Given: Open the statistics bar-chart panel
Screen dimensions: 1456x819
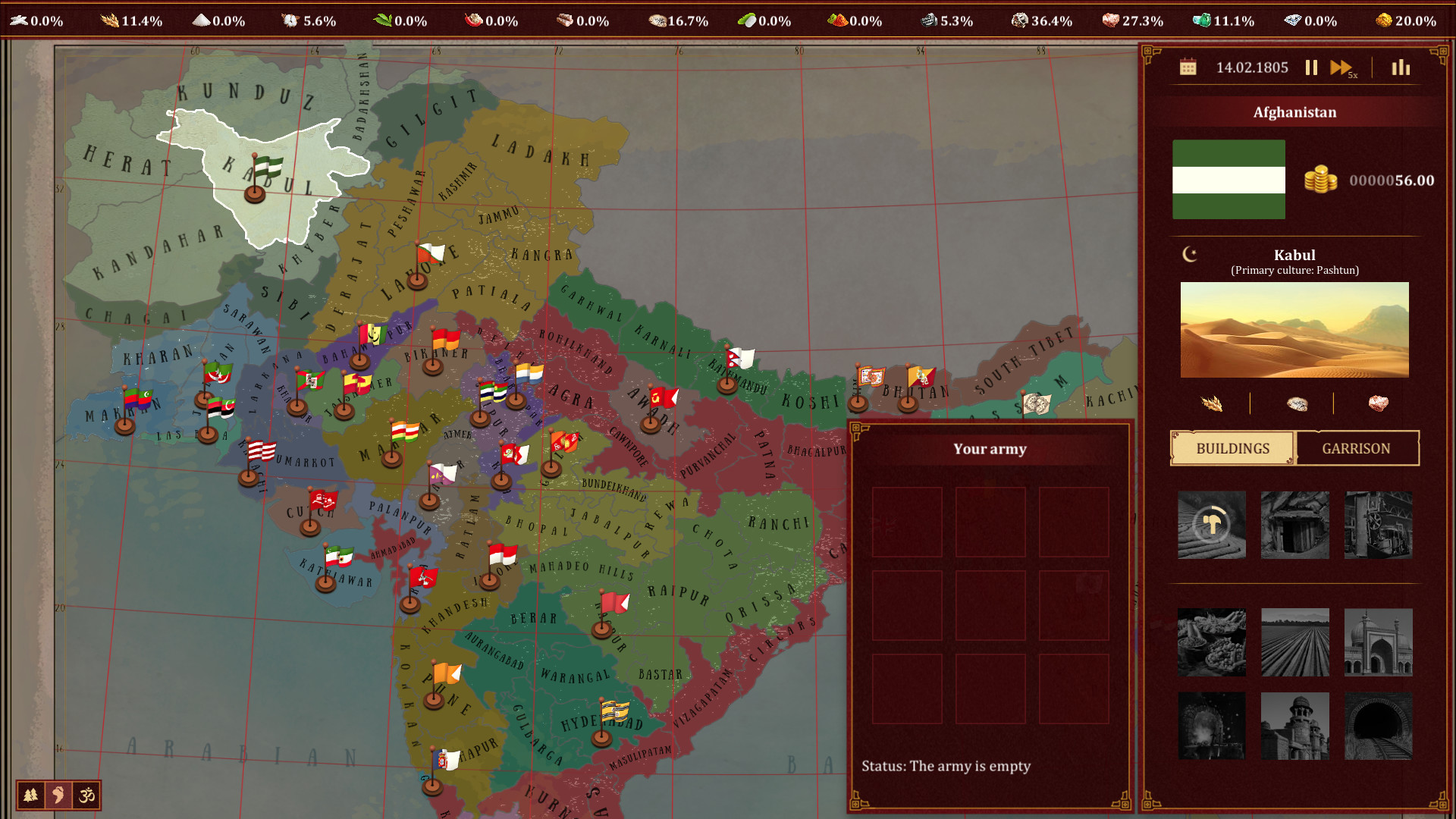Looking at the screenshot, I should click(x=1400, y=67).
